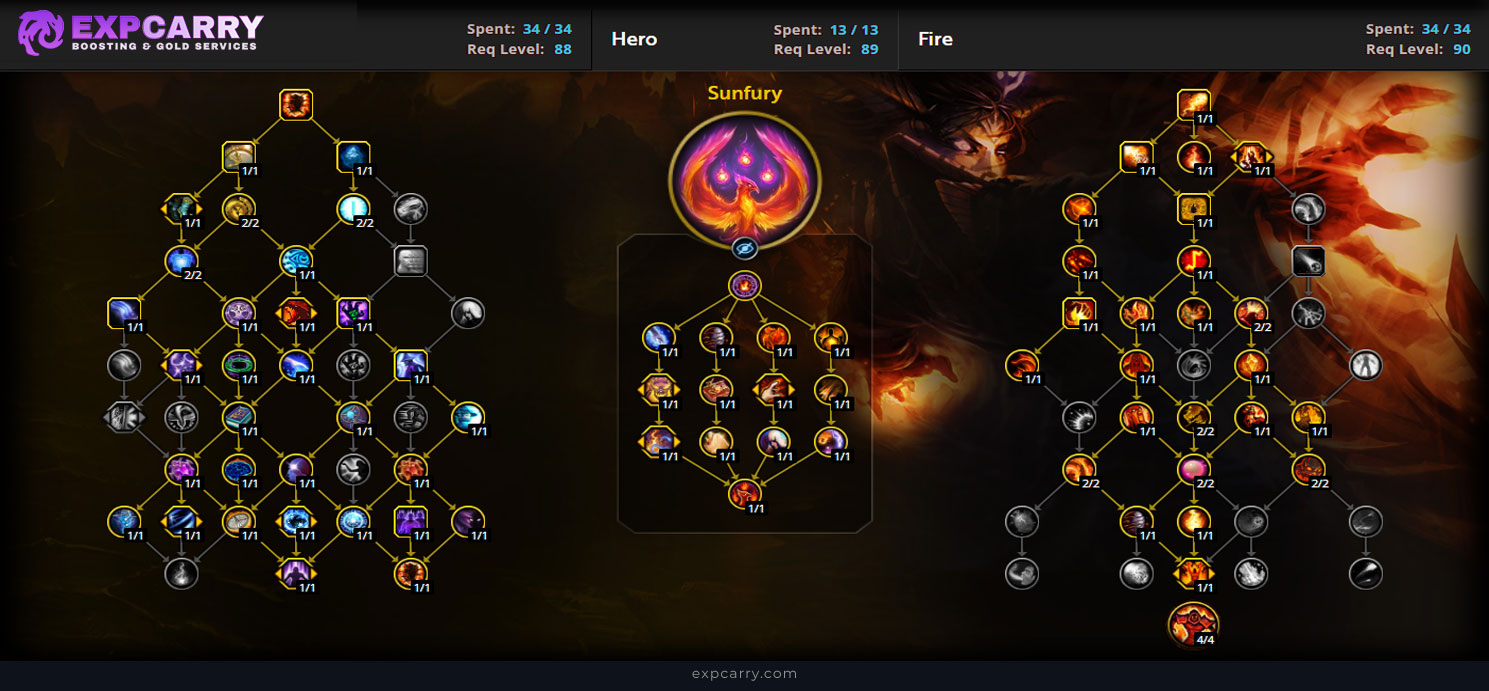Click the topmost Fire spec talent node
The width and height of the screenshot is (1489, 691).
click(1193, 104)
